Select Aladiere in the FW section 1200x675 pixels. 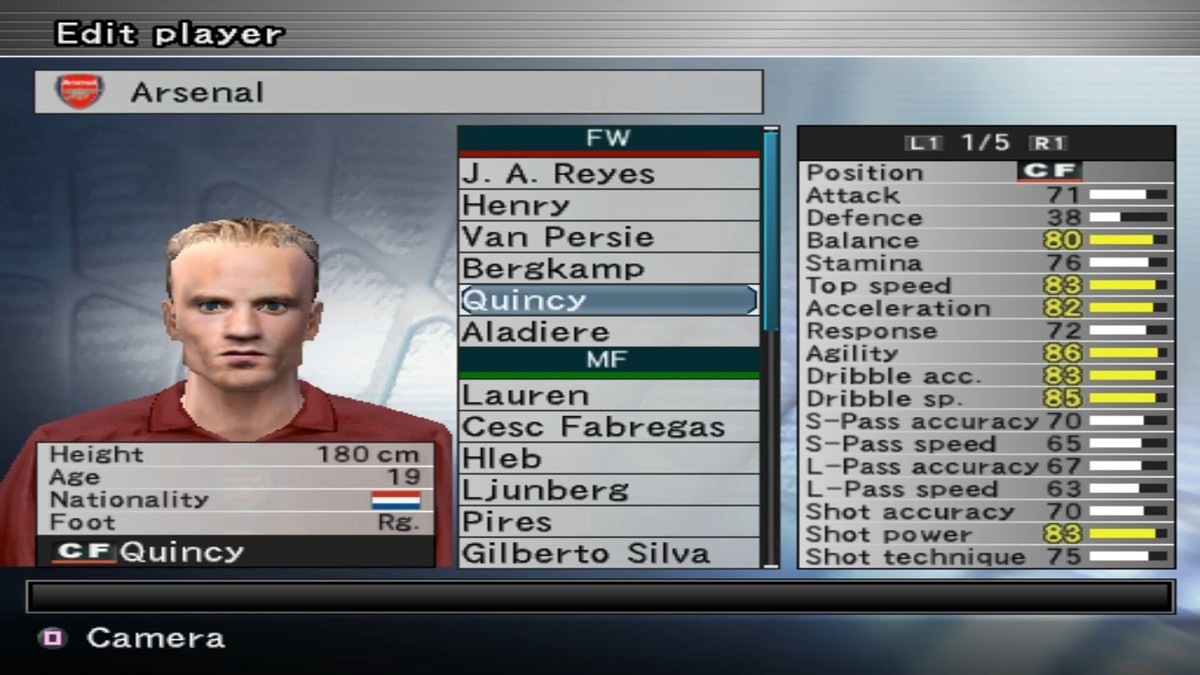(x=608, y=332)
